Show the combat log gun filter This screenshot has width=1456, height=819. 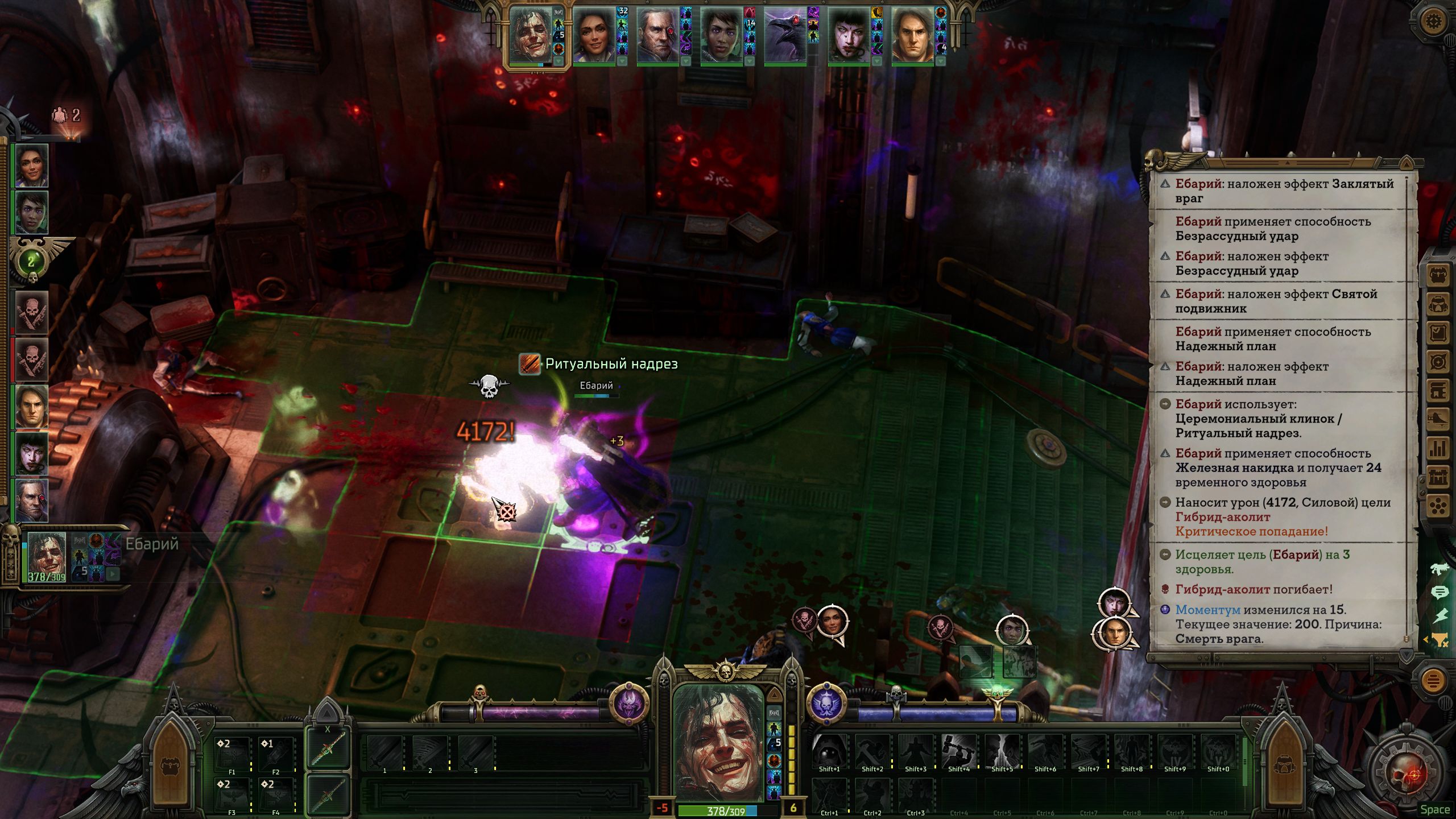point(1440,568)
